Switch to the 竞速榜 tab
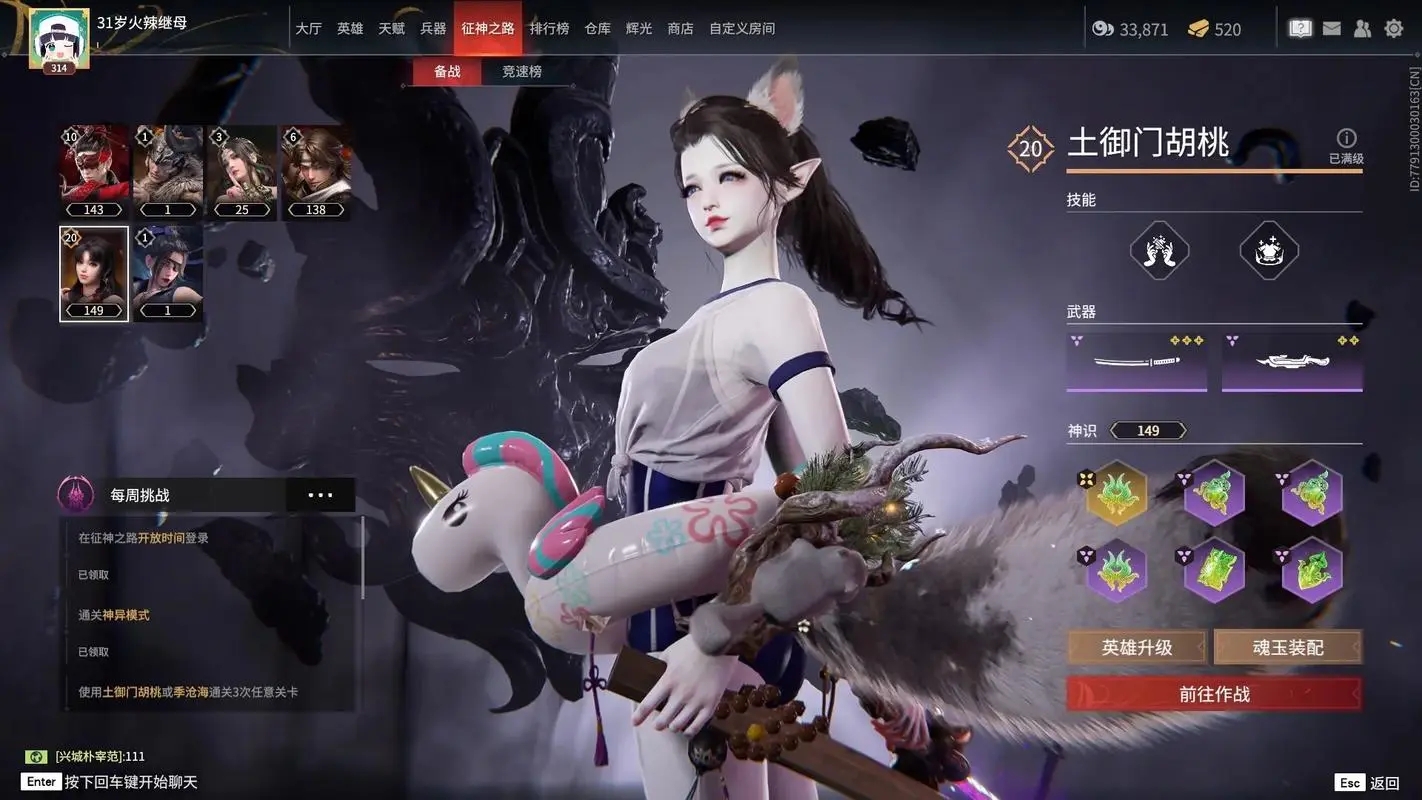Viewport: 1422px width, 800px height. (522, 72)
